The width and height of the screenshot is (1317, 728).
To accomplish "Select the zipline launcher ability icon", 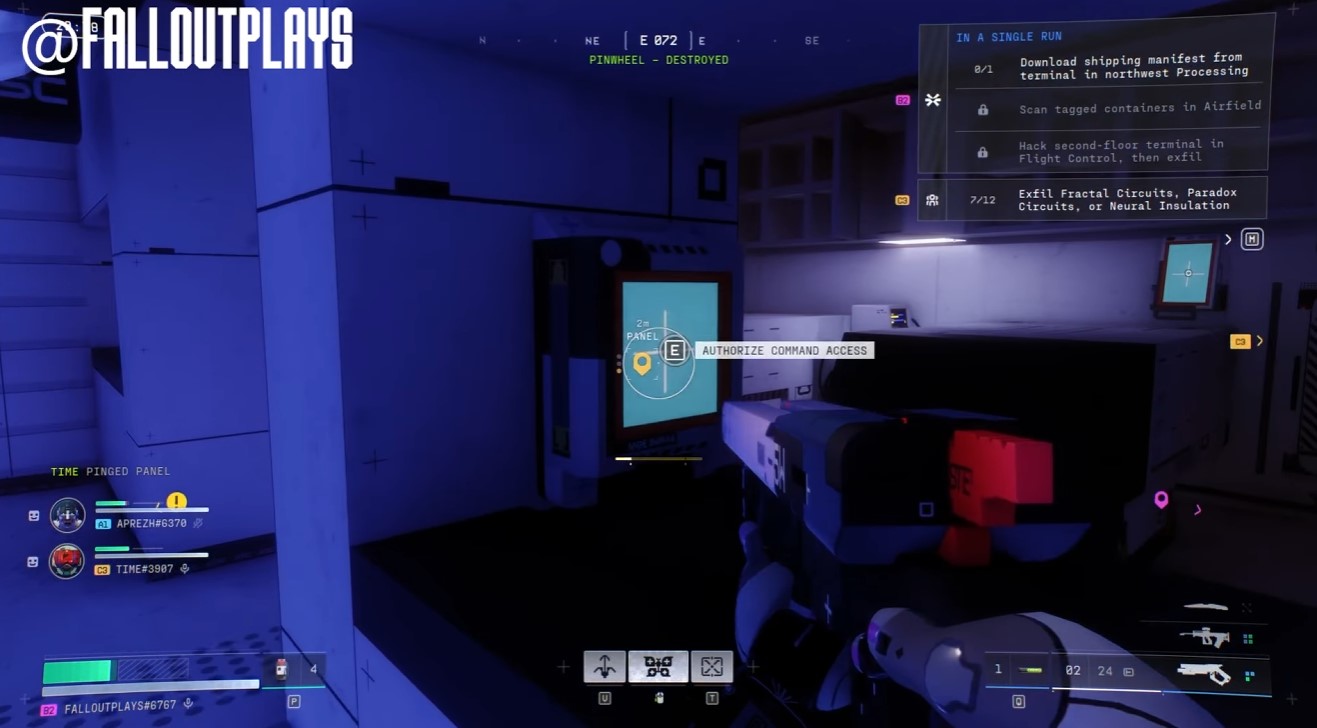I will click(x=606, y=665).
